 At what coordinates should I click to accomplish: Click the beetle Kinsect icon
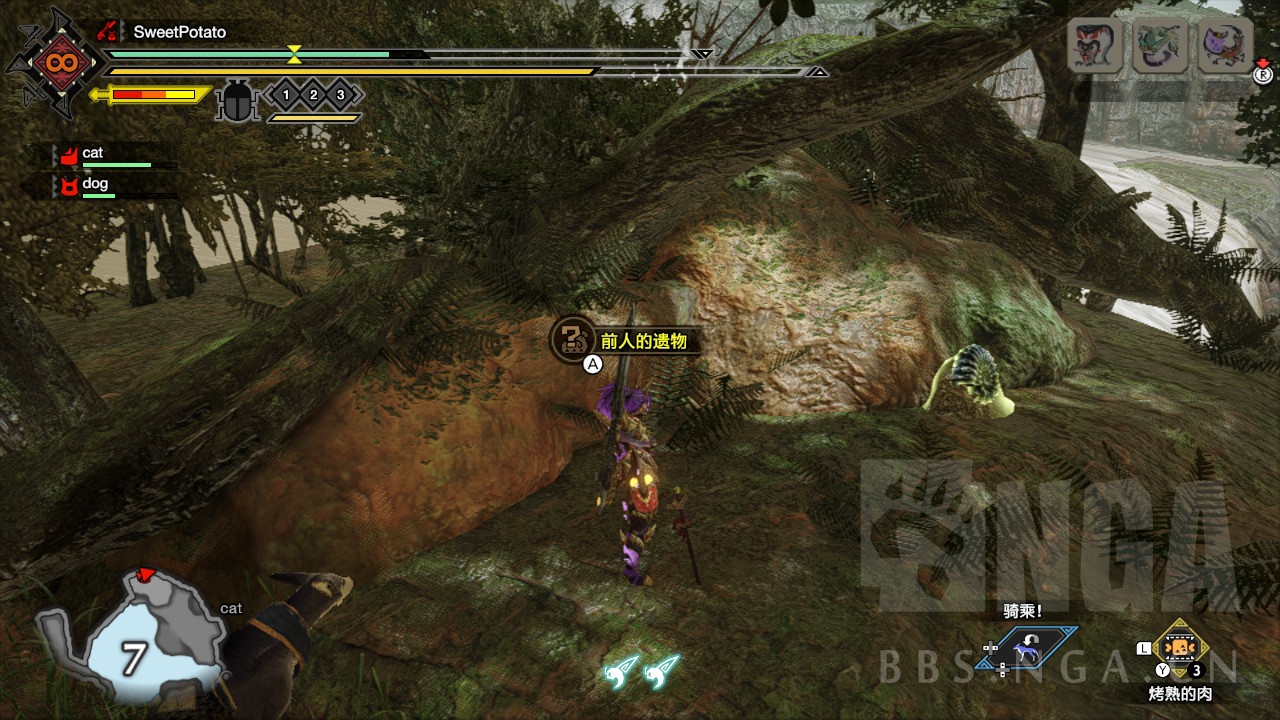[x=237, y=101]
